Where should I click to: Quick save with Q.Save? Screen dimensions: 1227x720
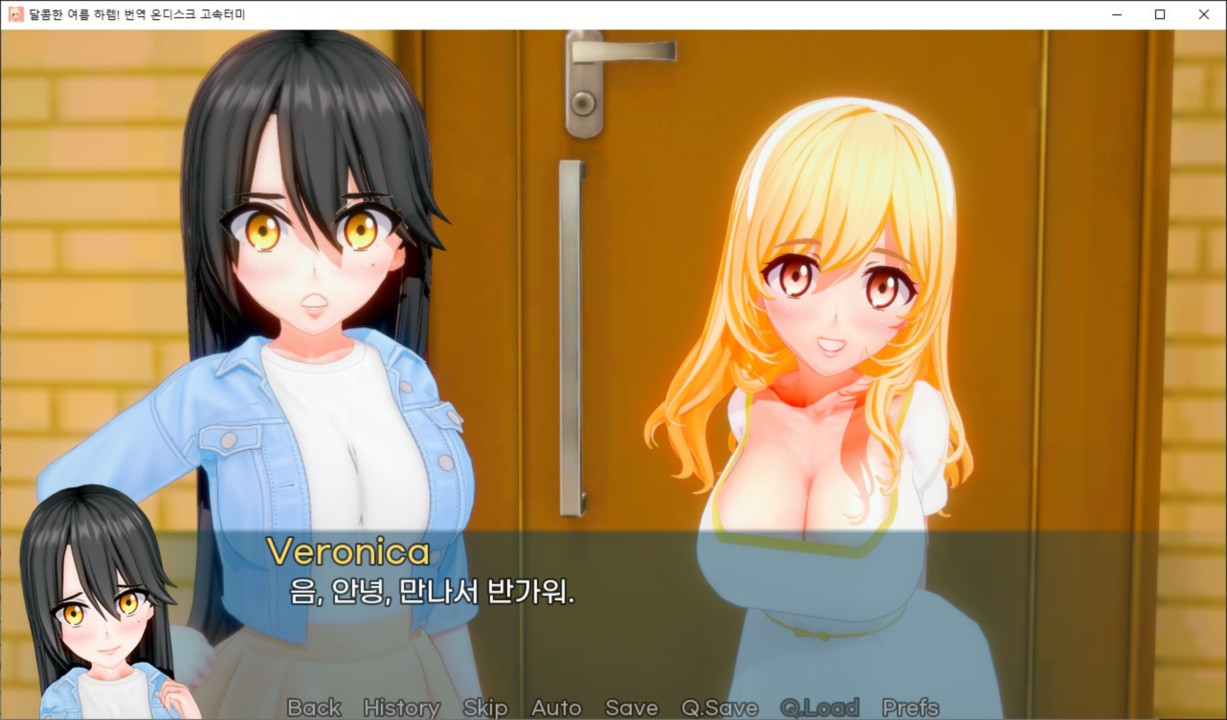click(719, 707)
